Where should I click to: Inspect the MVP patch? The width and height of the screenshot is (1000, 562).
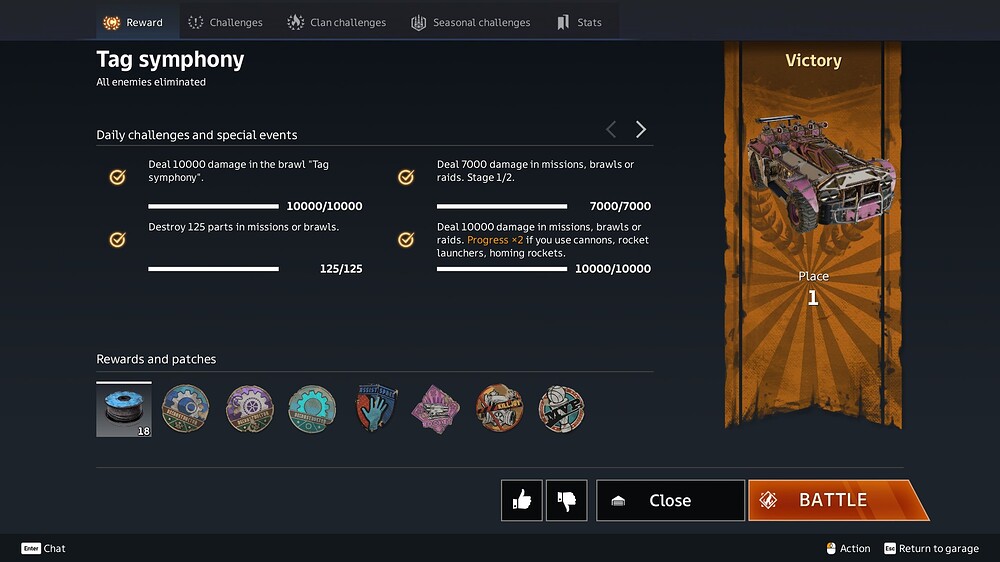[x=562, y=409]
